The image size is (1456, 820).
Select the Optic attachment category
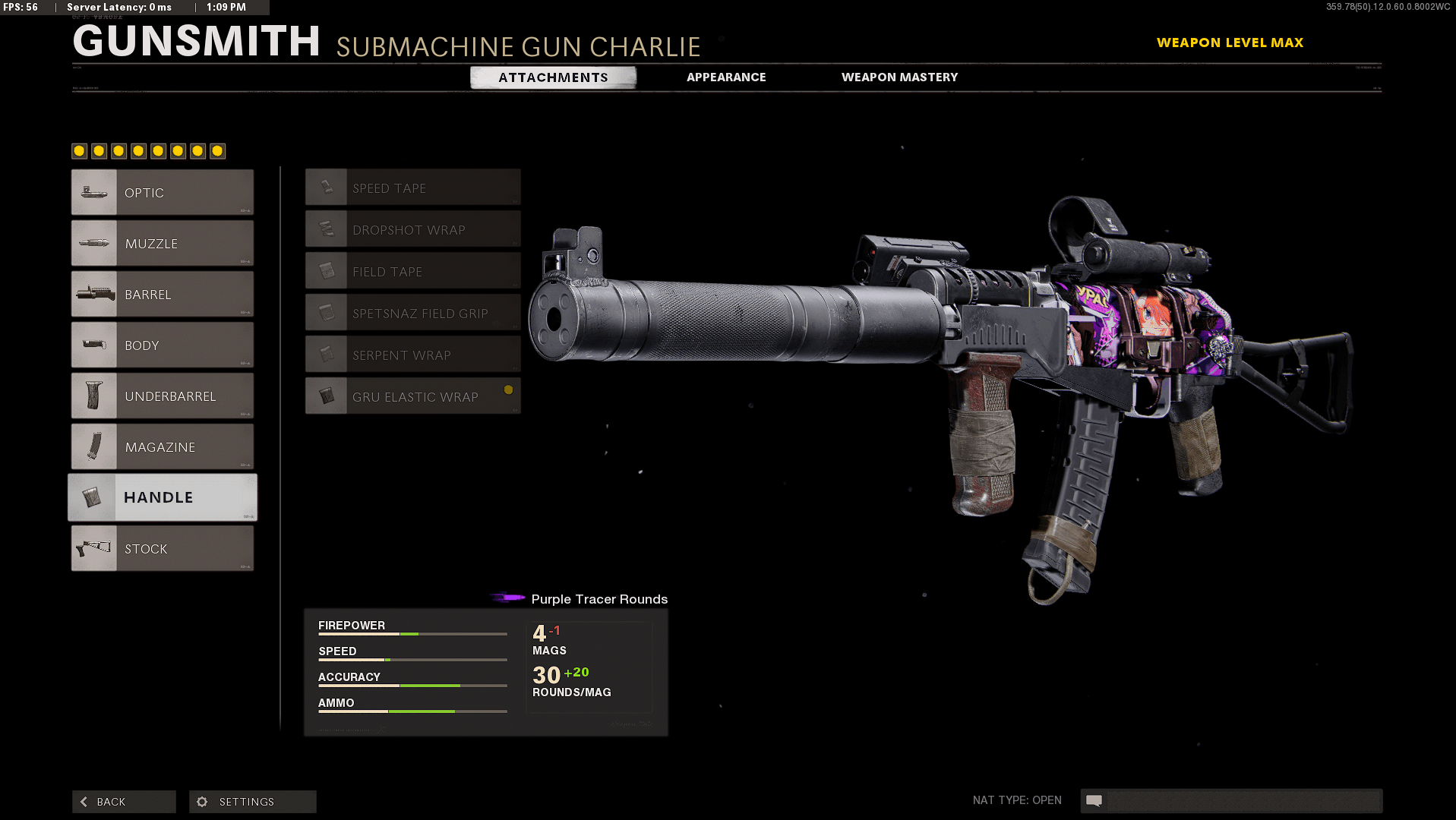[163, 193]
